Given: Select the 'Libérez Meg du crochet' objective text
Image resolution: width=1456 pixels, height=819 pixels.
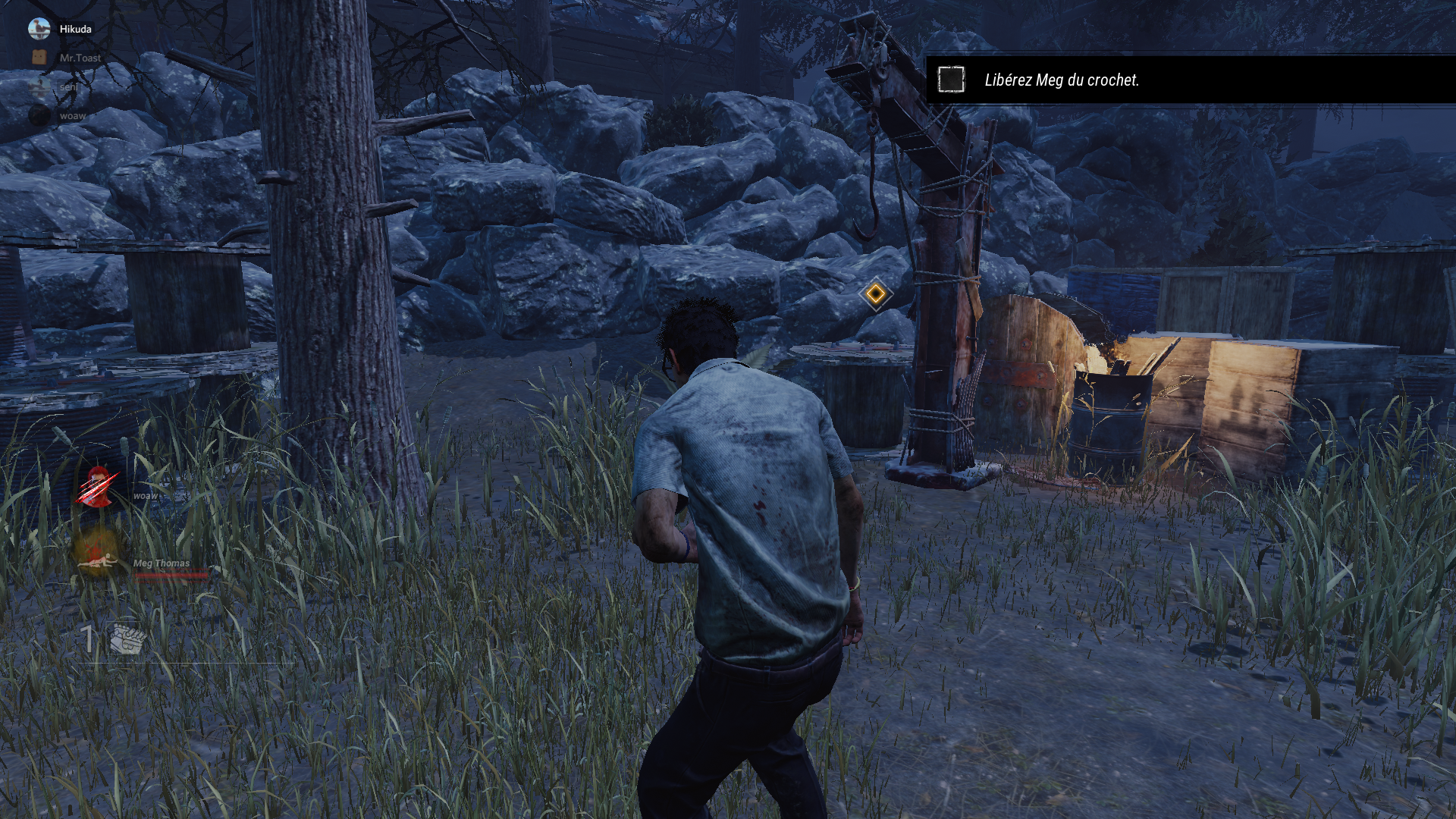Looking at the screenshot, I should tap(1061, 80).
